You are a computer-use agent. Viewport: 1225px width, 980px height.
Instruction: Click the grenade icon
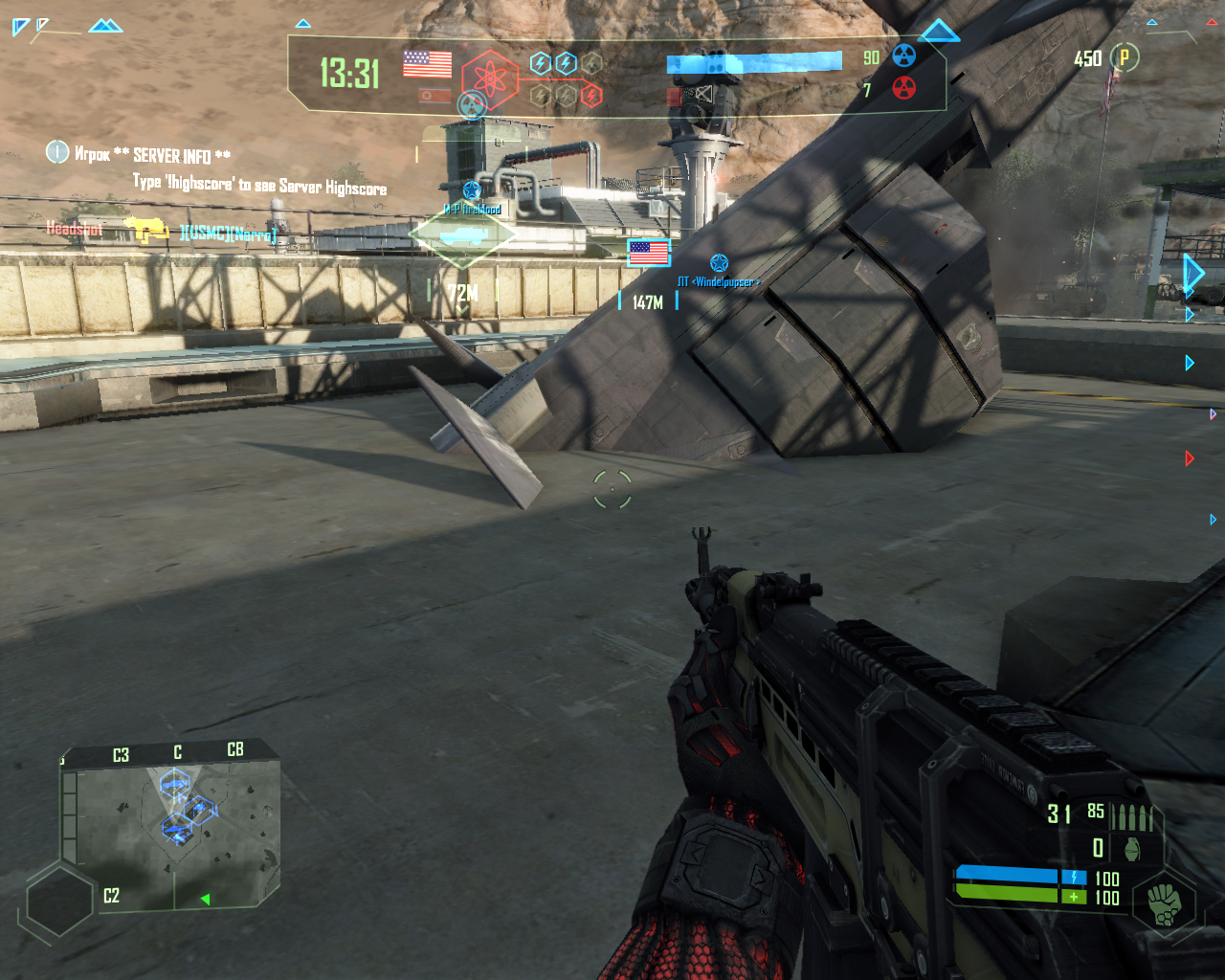1134,848
